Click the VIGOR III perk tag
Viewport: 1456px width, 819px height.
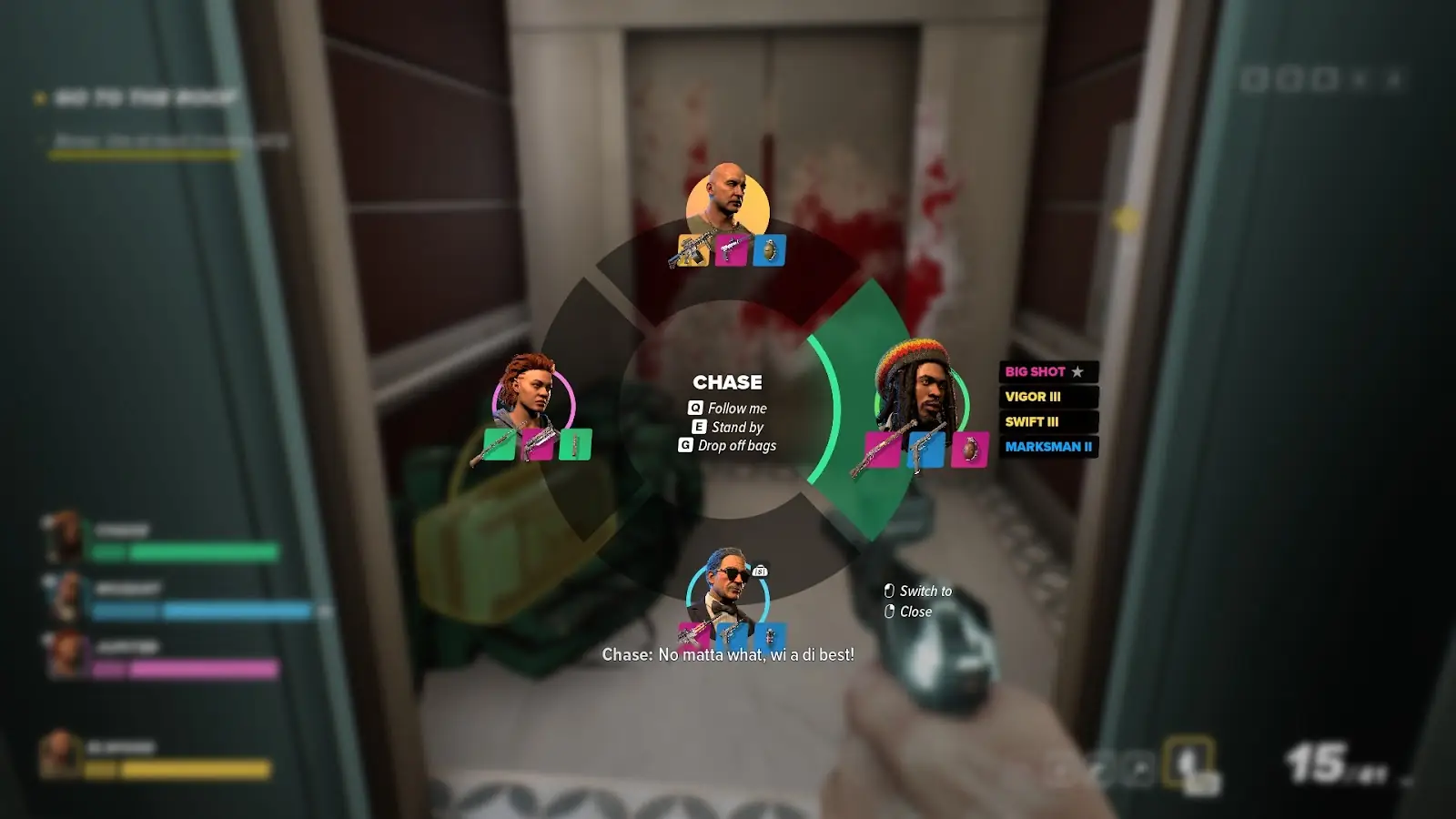point(1047,397)
